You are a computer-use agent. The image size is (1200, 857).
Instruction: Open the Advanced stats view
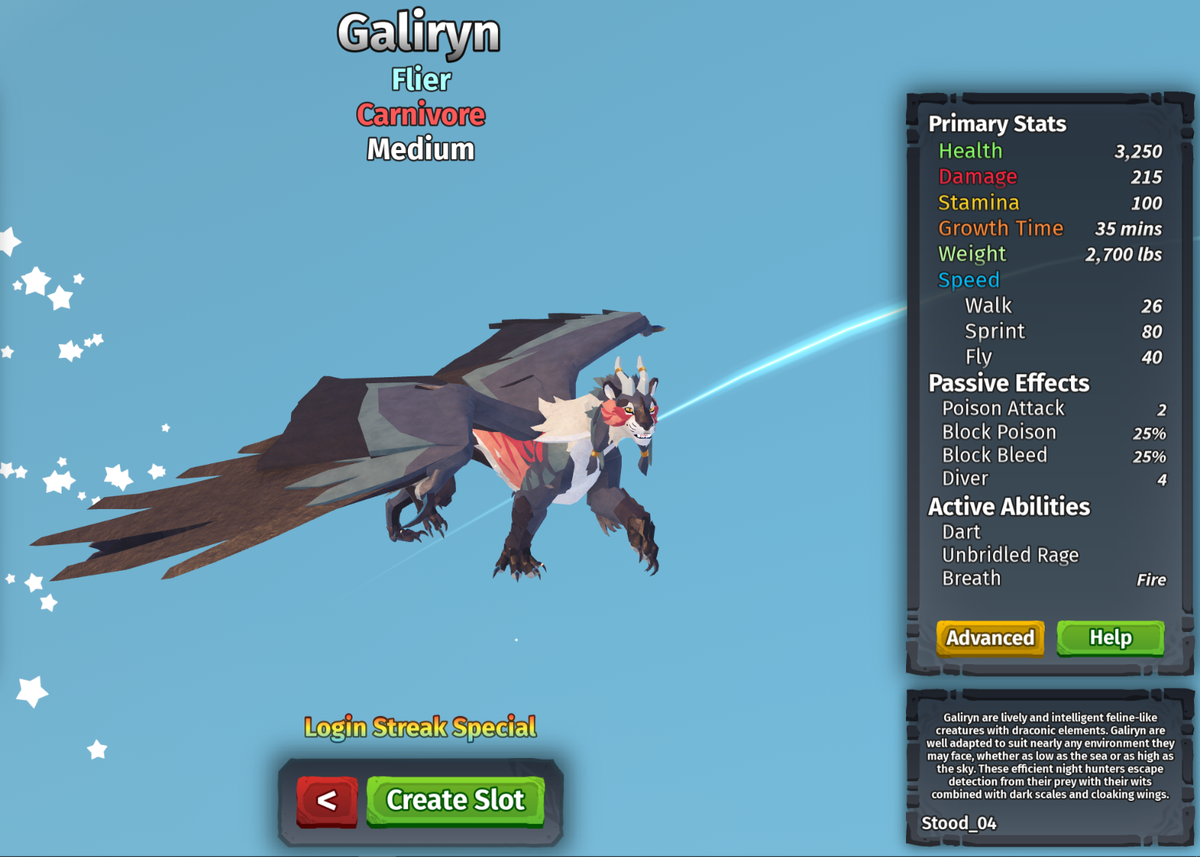tap(990, 638)
